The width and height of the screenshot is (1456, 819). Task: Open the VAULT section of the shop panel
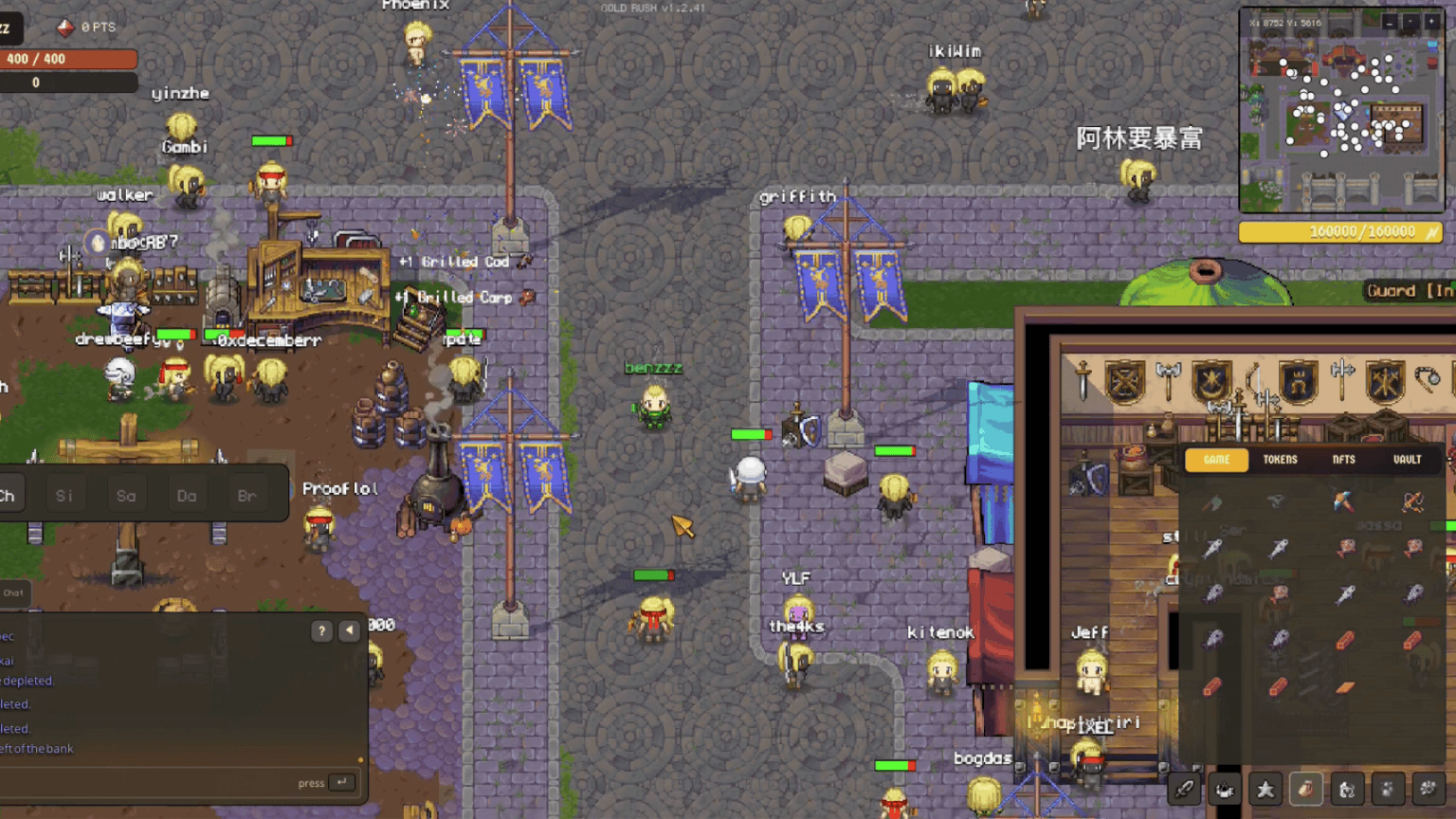1408,460
